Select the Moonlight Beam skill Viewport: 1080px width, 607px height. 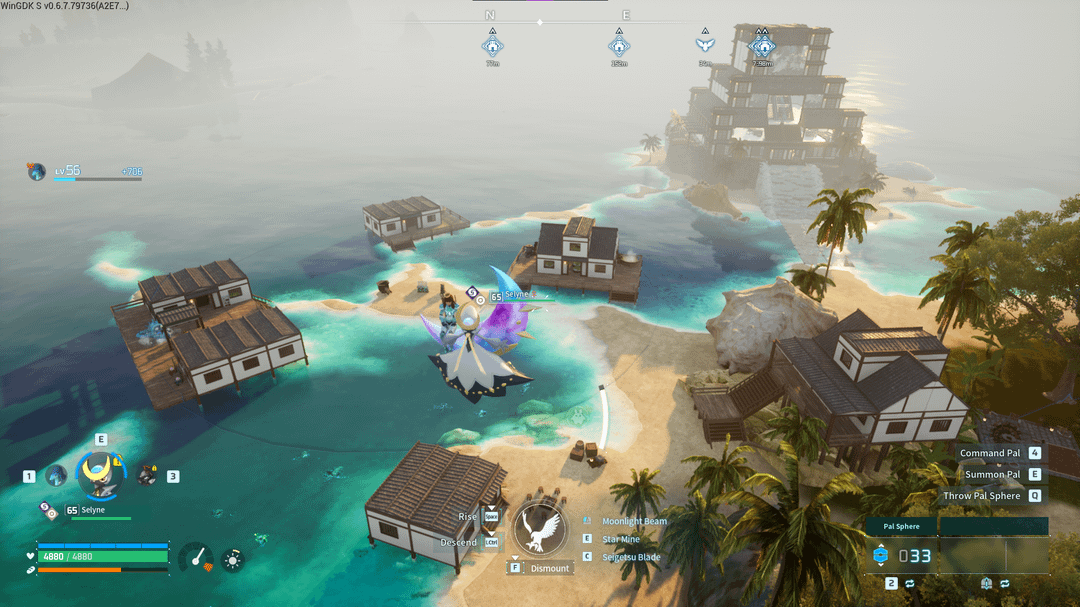click(634, 521)
